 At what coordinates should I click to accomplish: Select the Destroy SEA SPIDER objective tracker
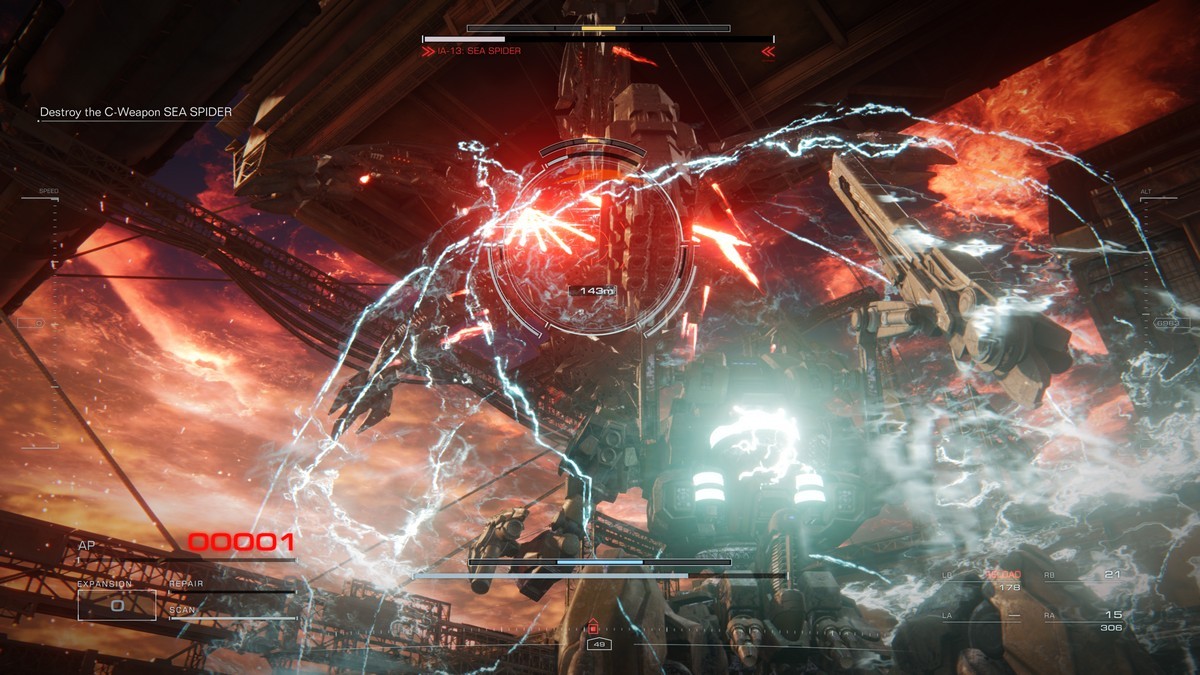pyautogui.click(x=136, y=112)
